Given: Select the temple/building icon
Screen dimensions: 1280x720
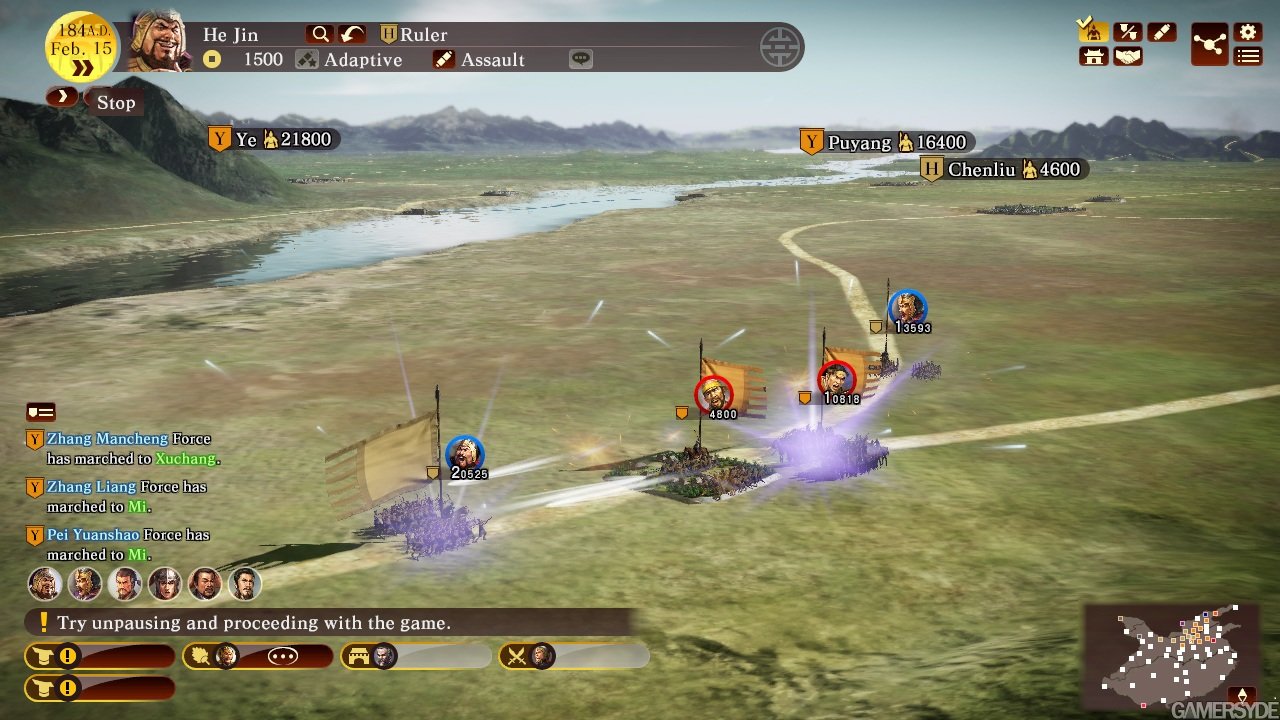Looking at the screenshot, I should (1092, 57).
